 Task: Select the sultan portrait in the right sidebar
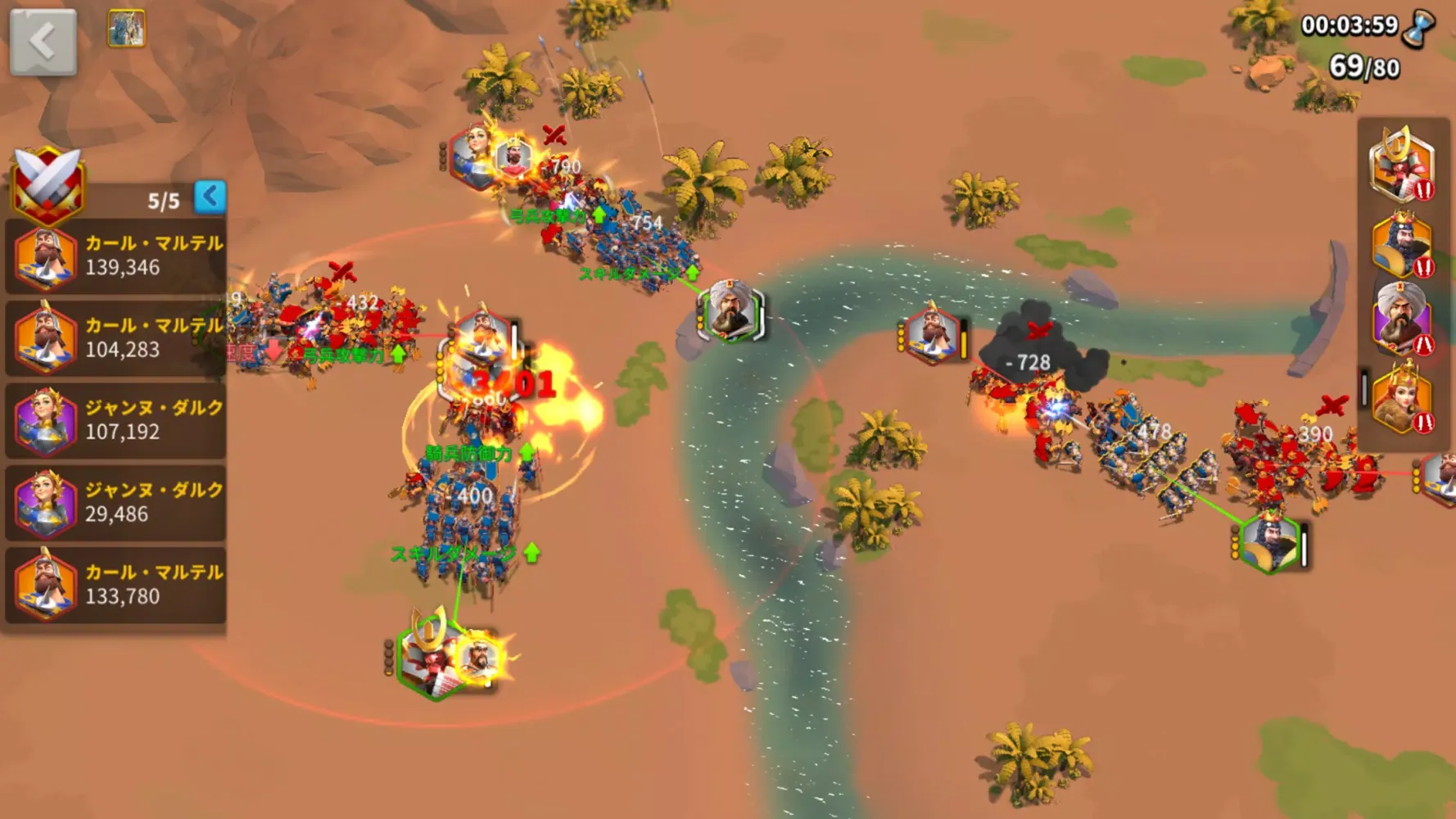(1401, 317)
